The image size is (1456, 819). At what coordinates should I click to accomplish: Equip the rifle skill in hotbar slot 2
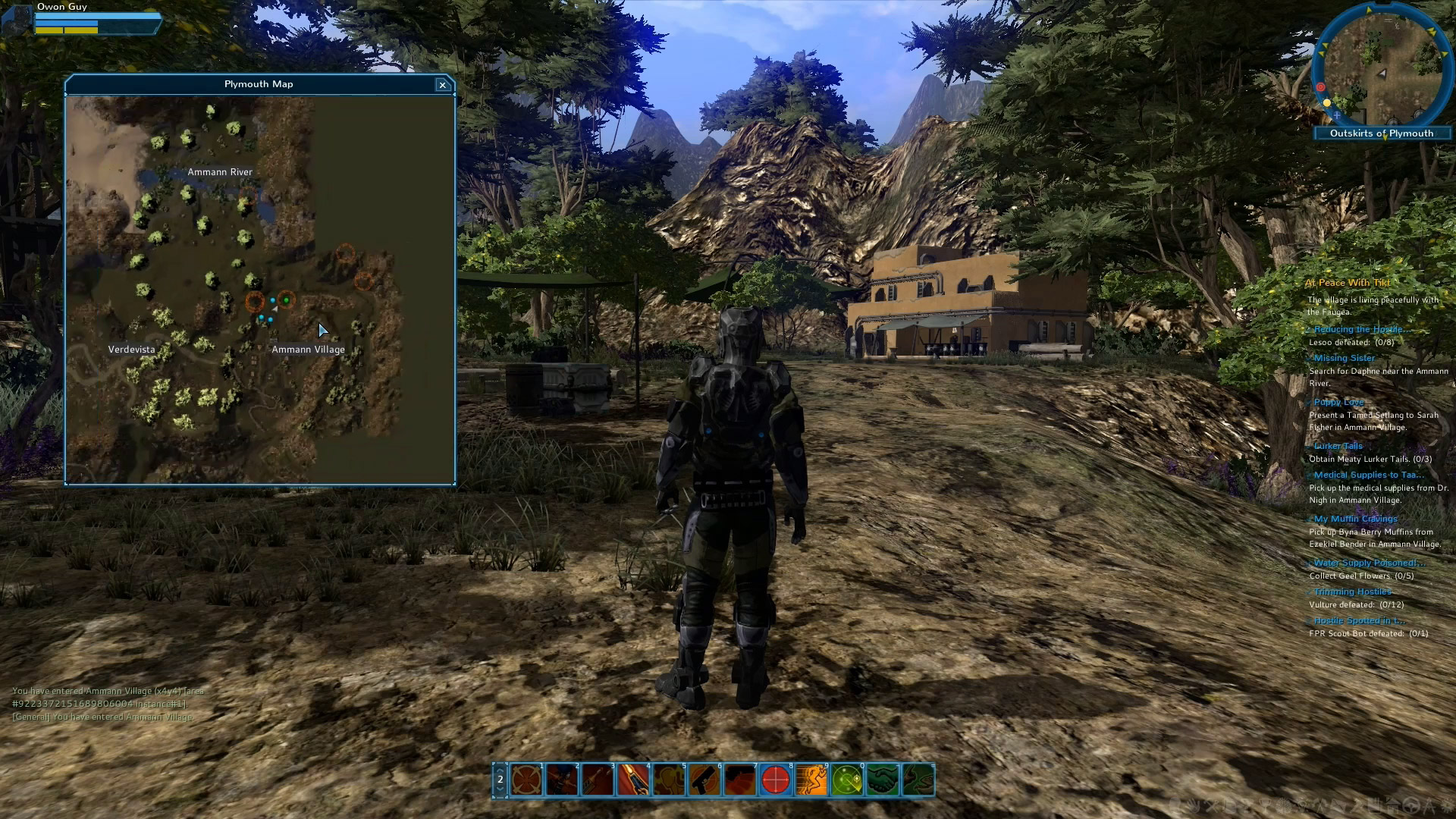pyautogui.click(x=563, y=780)
